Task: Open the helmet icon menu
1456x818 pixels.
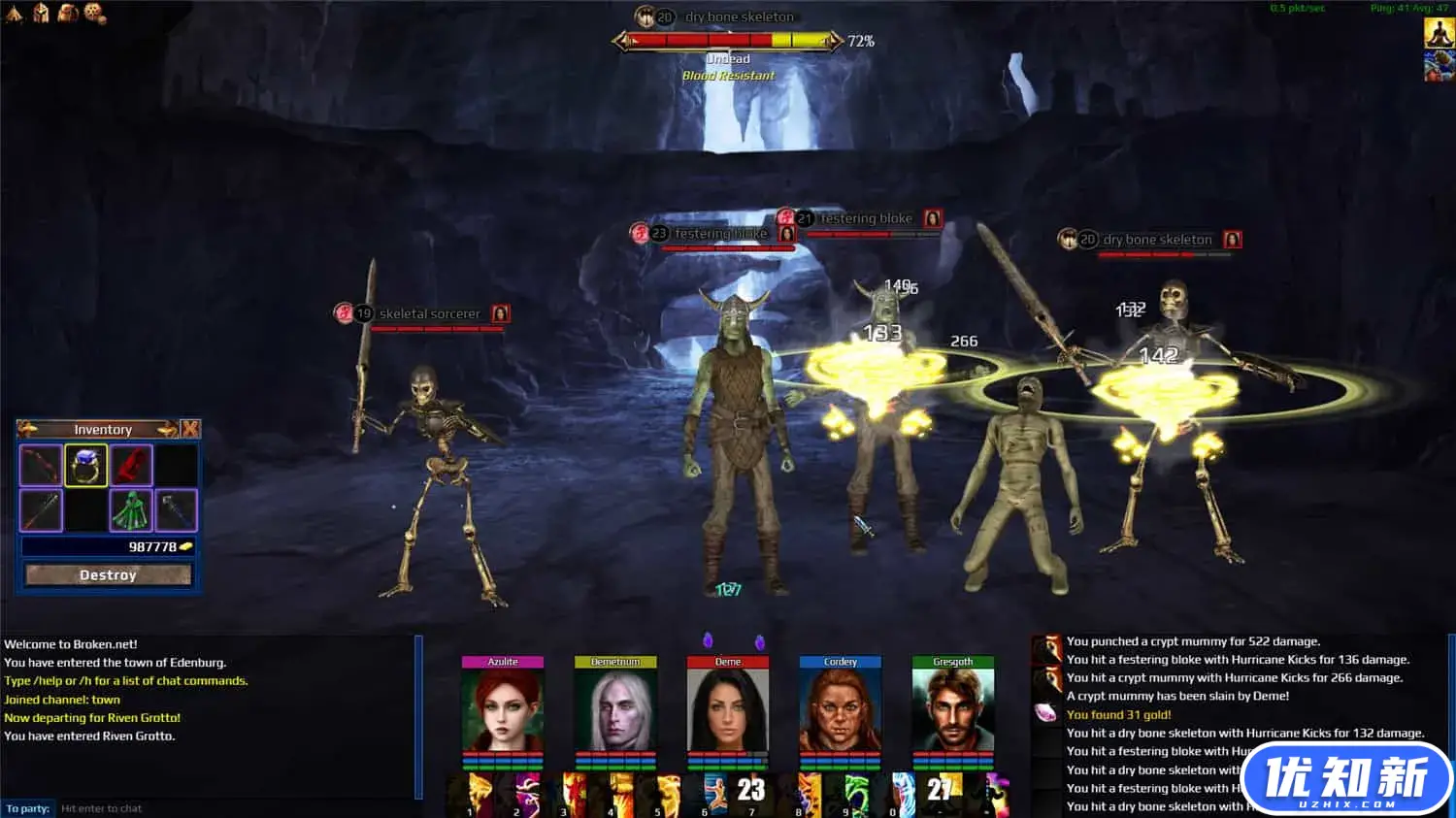Action: [41, 13]
